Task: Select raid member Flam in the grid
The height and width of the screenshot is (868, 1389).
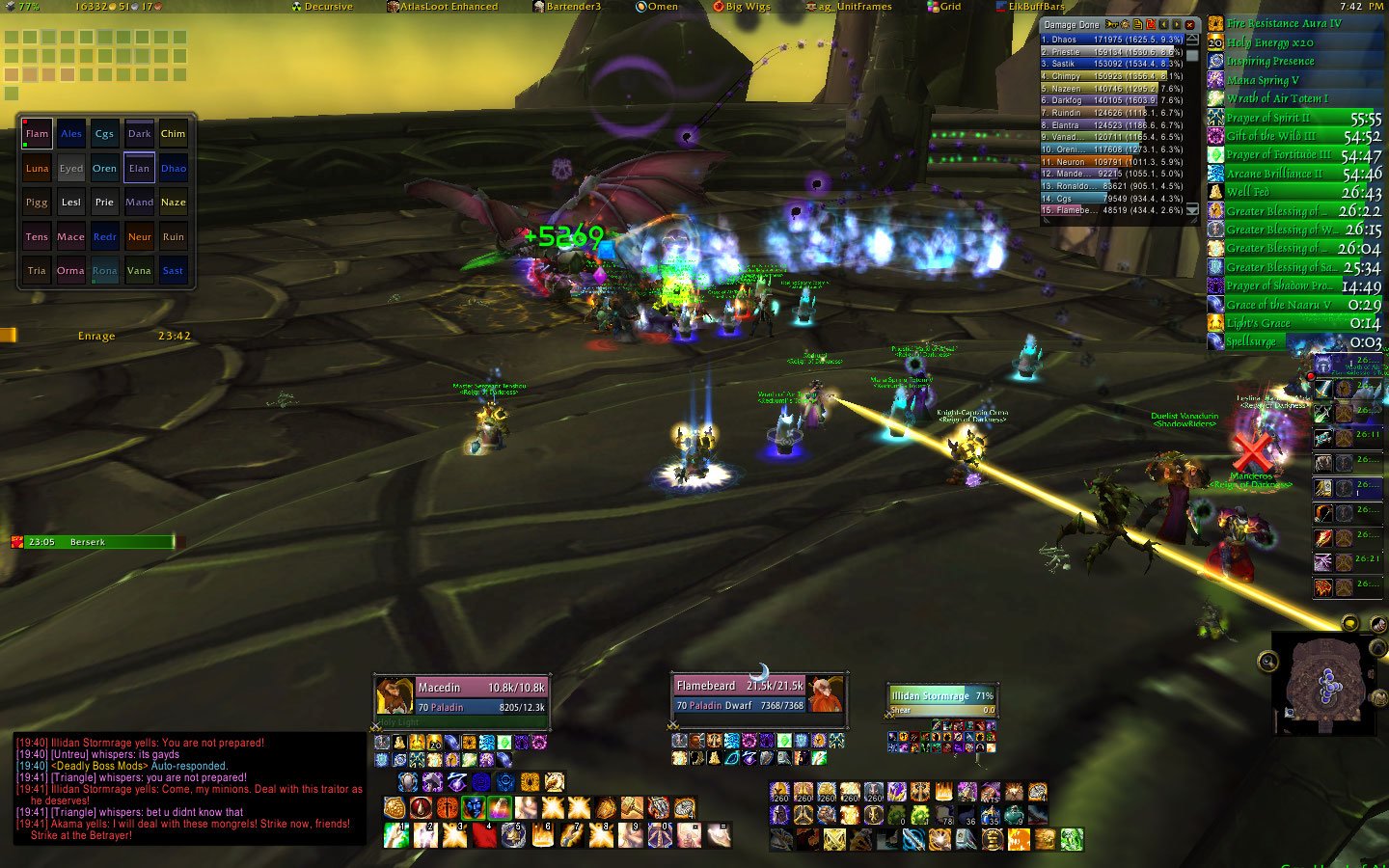Action: tap(37, 134)
